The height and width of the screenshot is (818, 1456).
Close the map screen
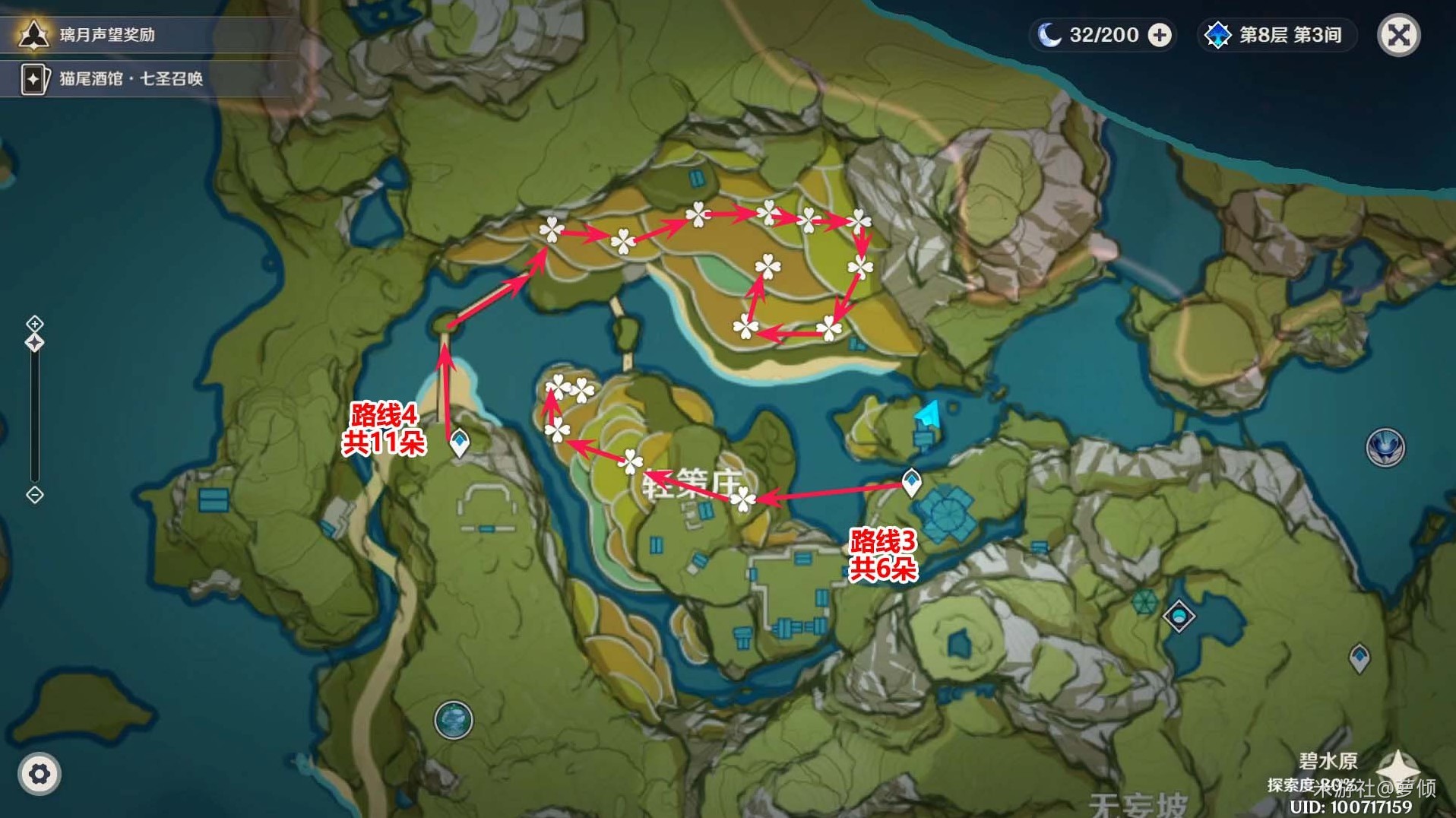click(1399, 35)
